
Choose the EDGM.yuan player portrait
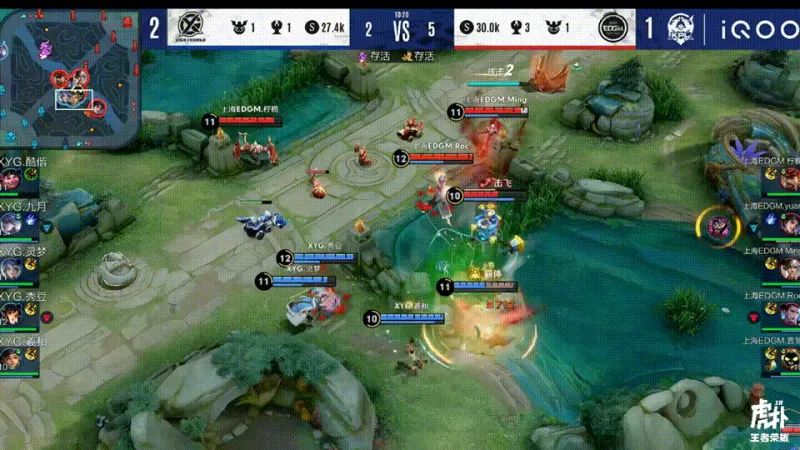click(x=789, y=224)
